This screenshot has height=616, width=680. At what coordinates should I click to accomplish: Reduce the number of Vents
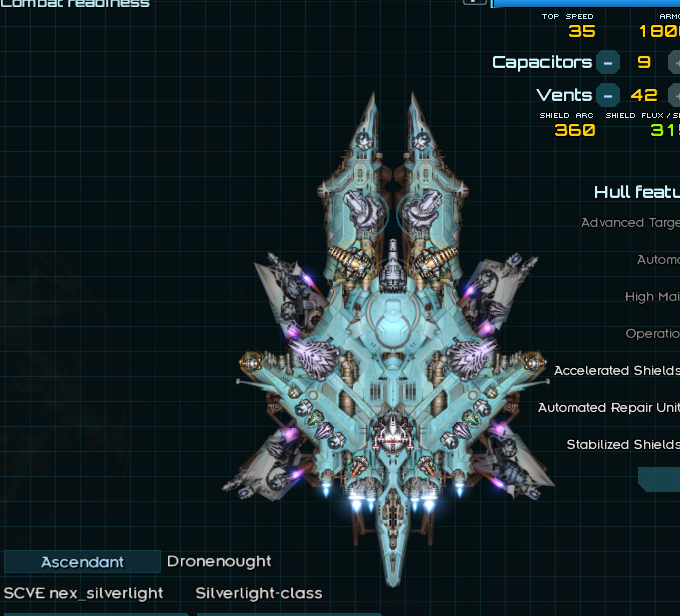(x=607, y=96)
